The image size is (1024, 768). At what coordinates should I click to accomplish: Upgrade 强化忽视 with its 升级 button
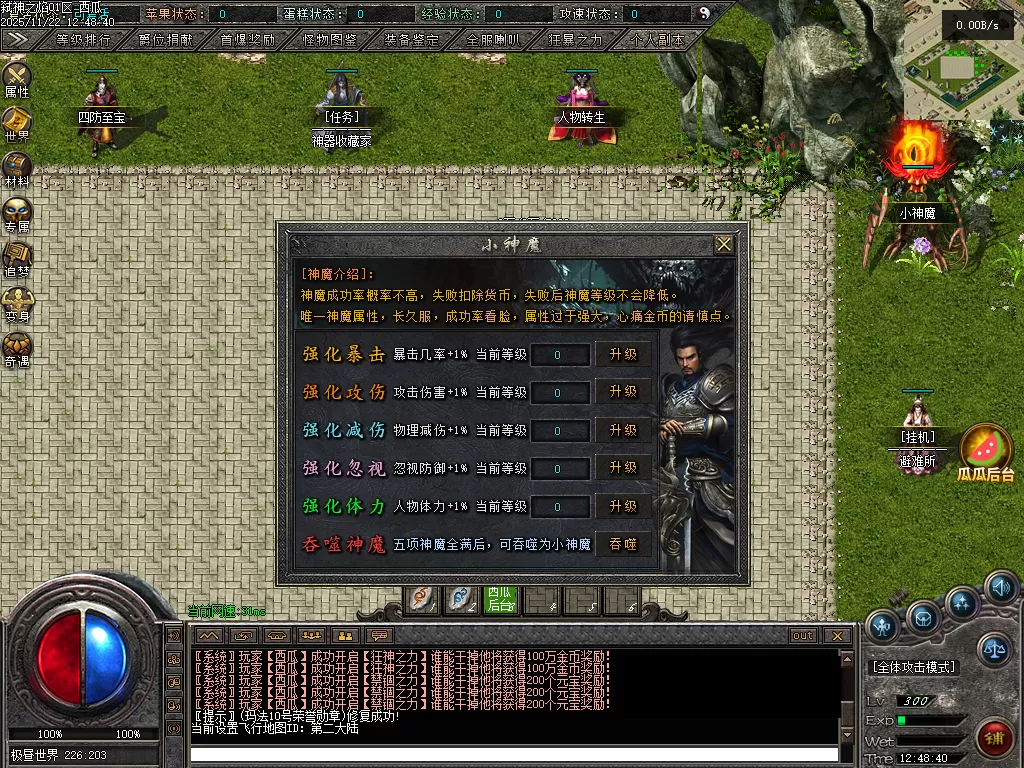click(x=623, y=468)
